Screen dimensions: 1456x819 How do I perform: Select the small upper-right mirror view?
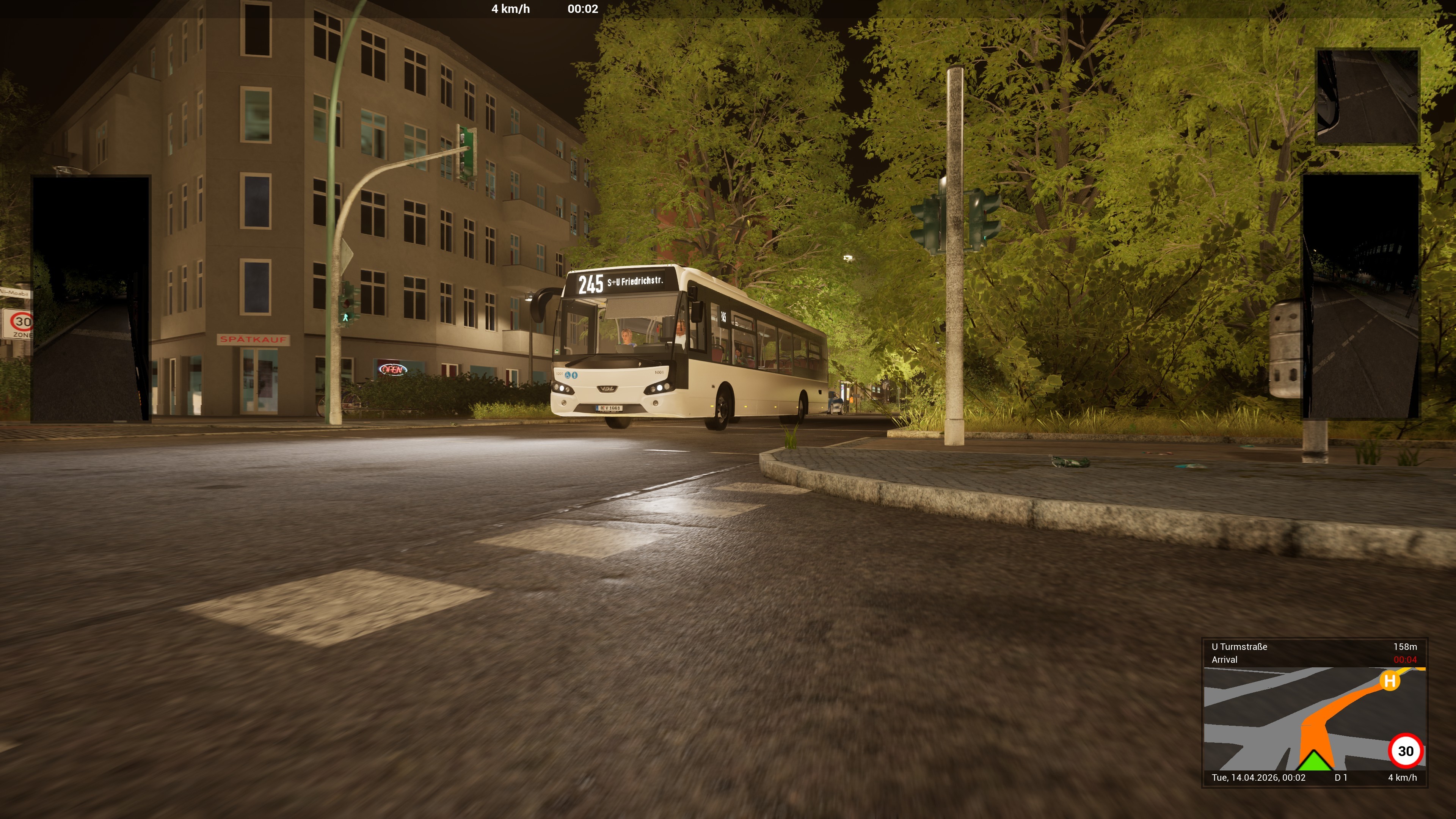(1367, 97)
